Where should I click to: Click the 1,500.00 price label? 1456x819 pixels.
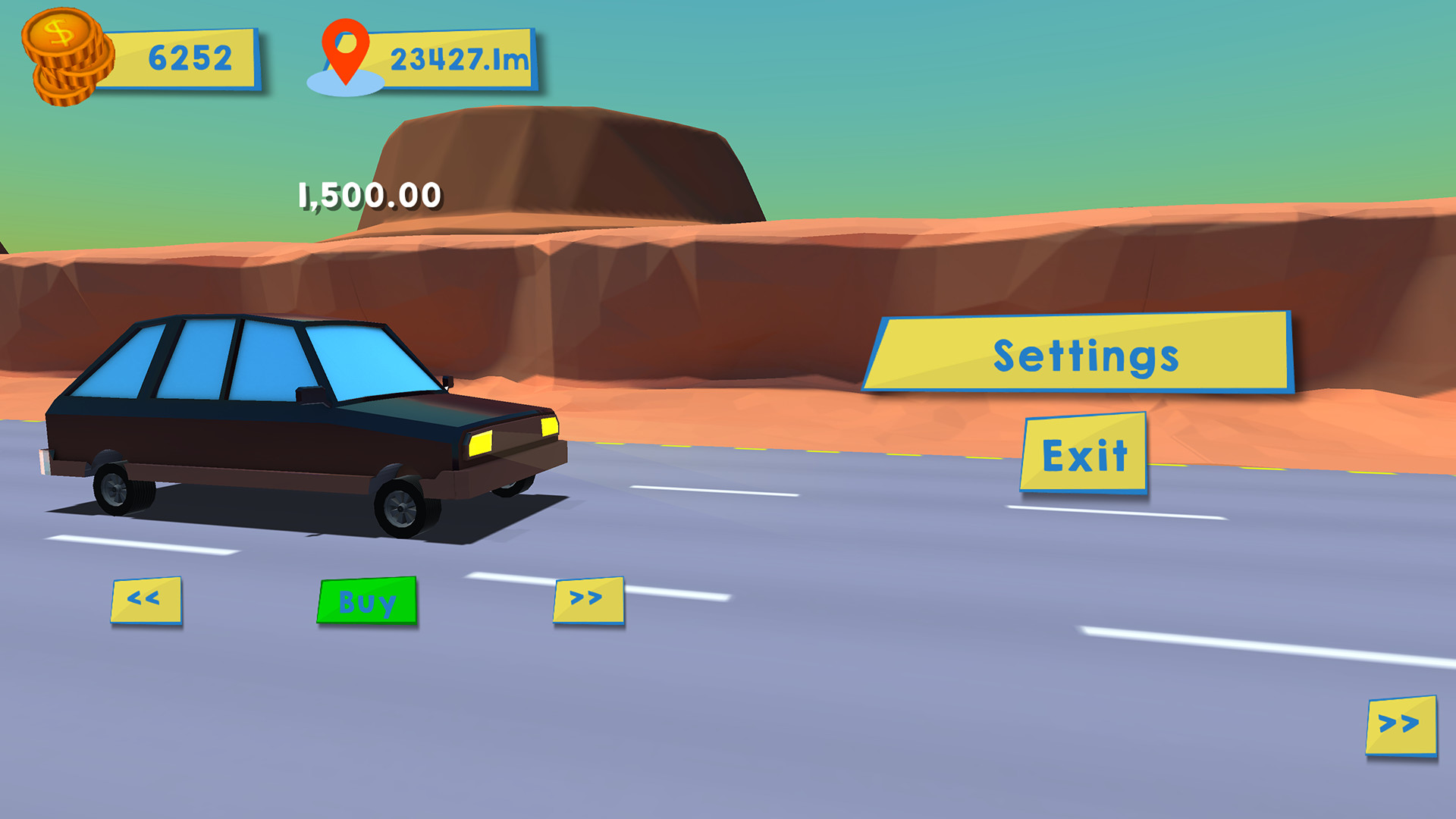pos(368,195)
